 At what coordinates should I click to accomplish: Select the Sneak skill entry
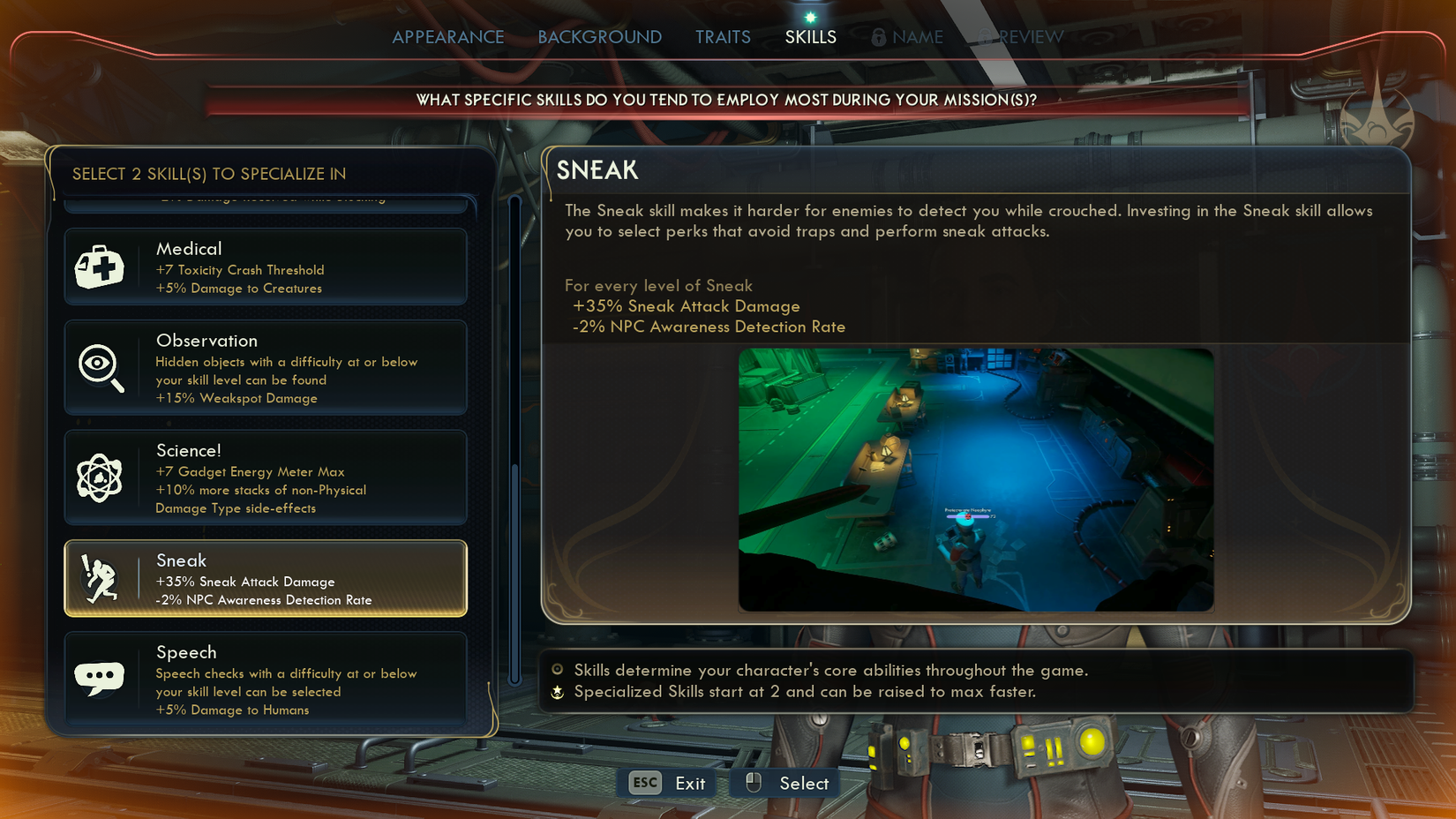coord(266,579)
